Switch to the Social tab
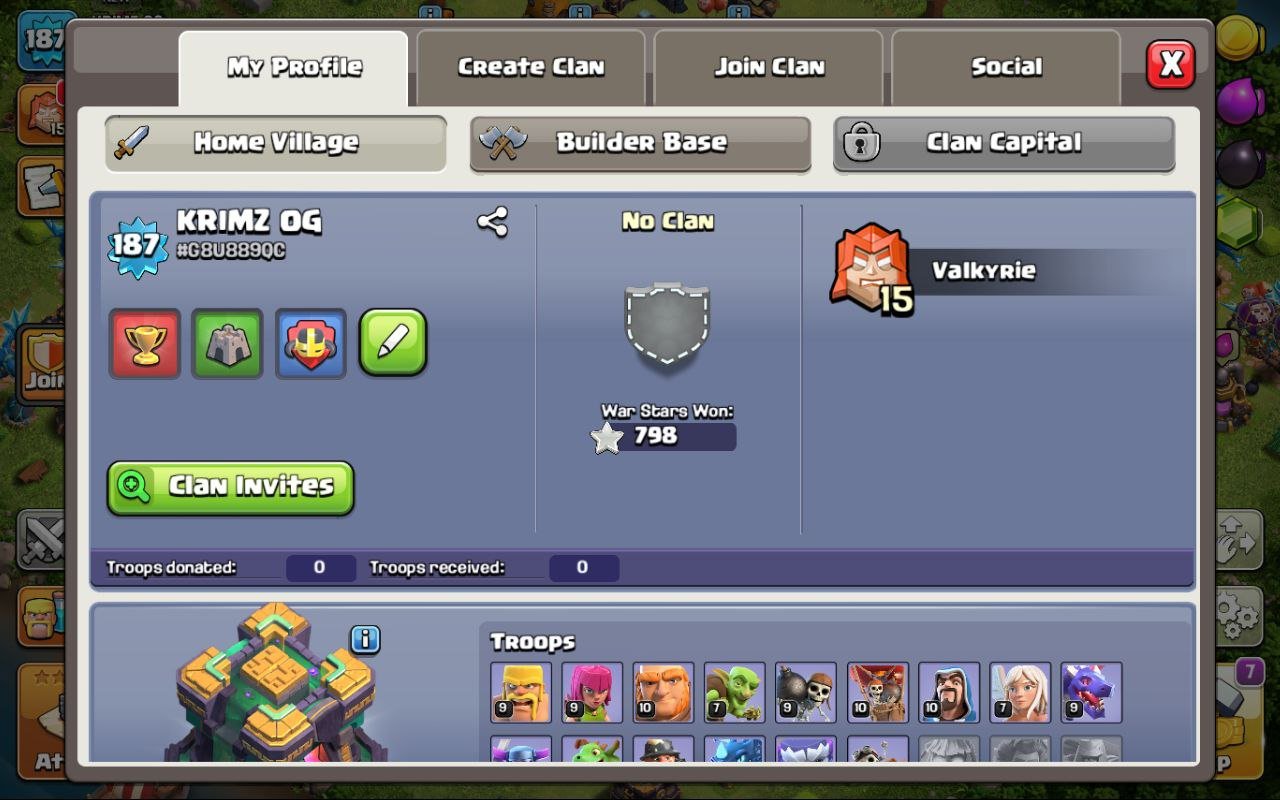This screenshot has height=800, width=1280. [x=1005, y=66]
